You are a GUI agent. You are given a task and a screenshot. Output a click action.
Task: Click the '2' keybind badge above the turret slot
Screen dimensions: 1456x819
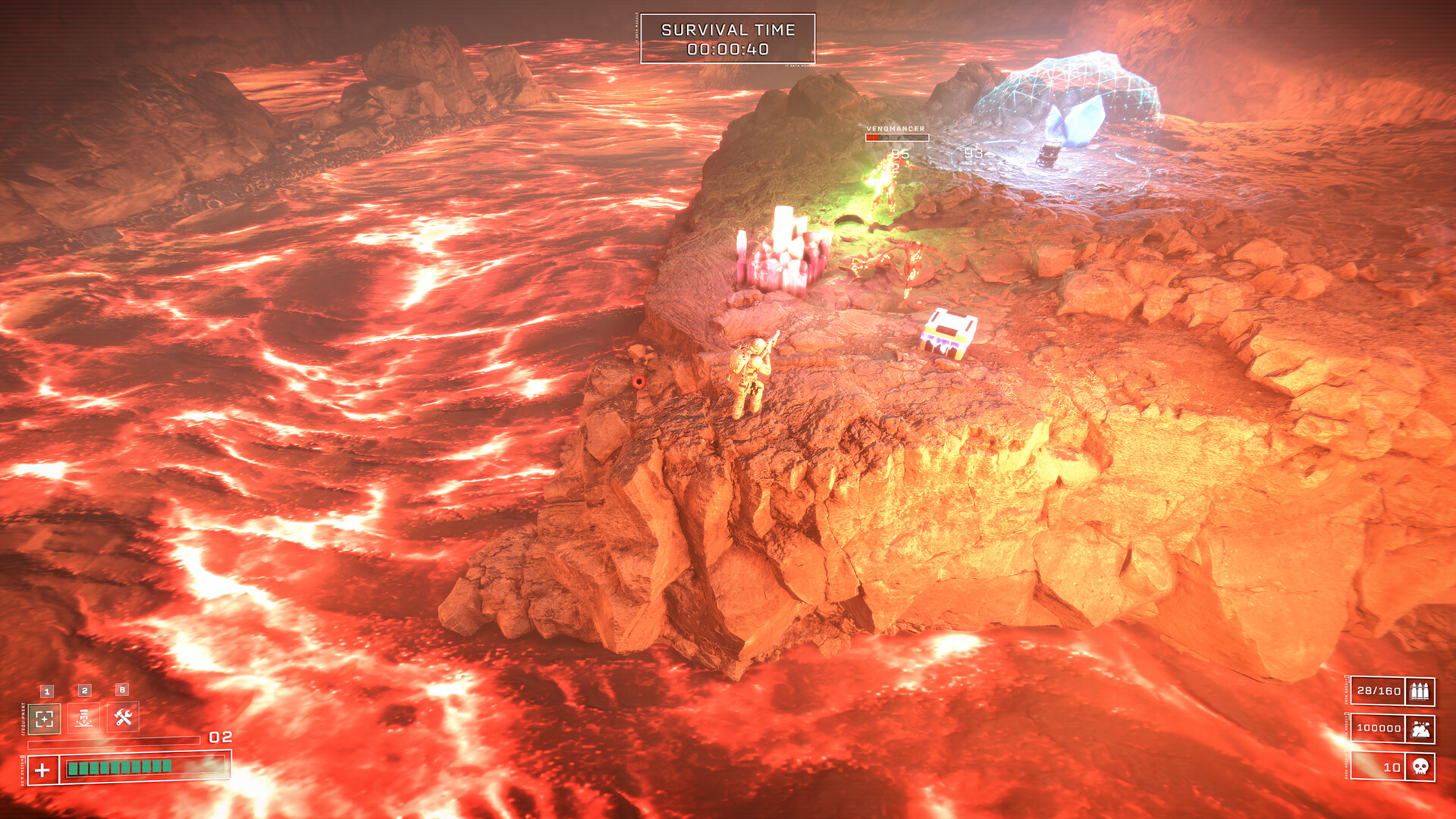click(84, 690)
